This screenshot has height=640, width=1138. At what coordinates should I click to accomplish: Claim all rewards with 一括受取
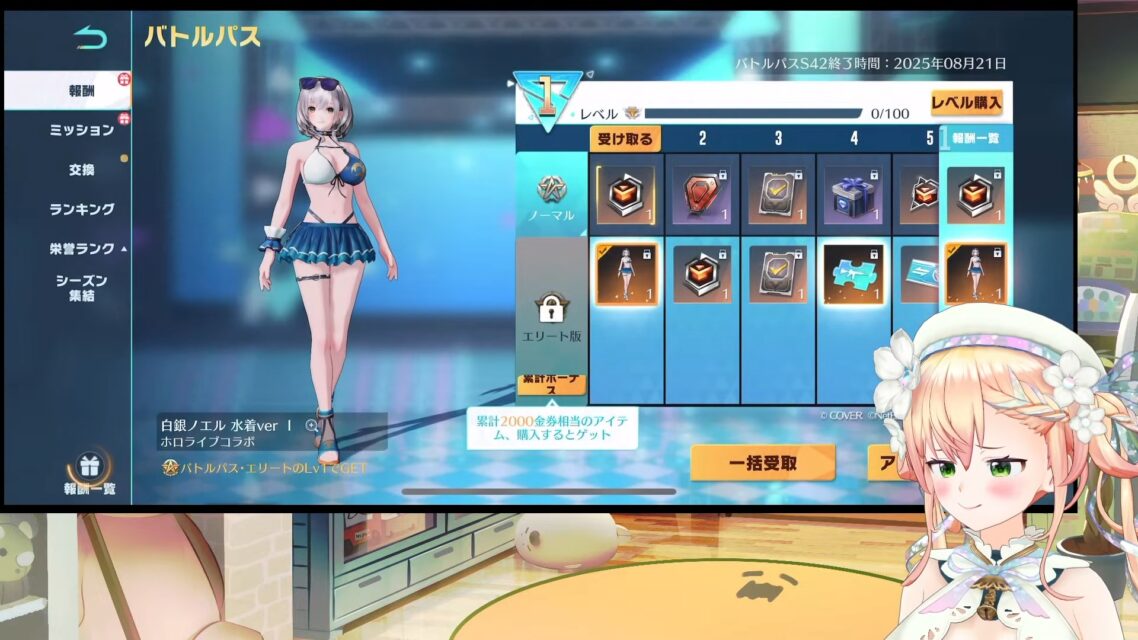pyautogui.click(x=762, y=463)
